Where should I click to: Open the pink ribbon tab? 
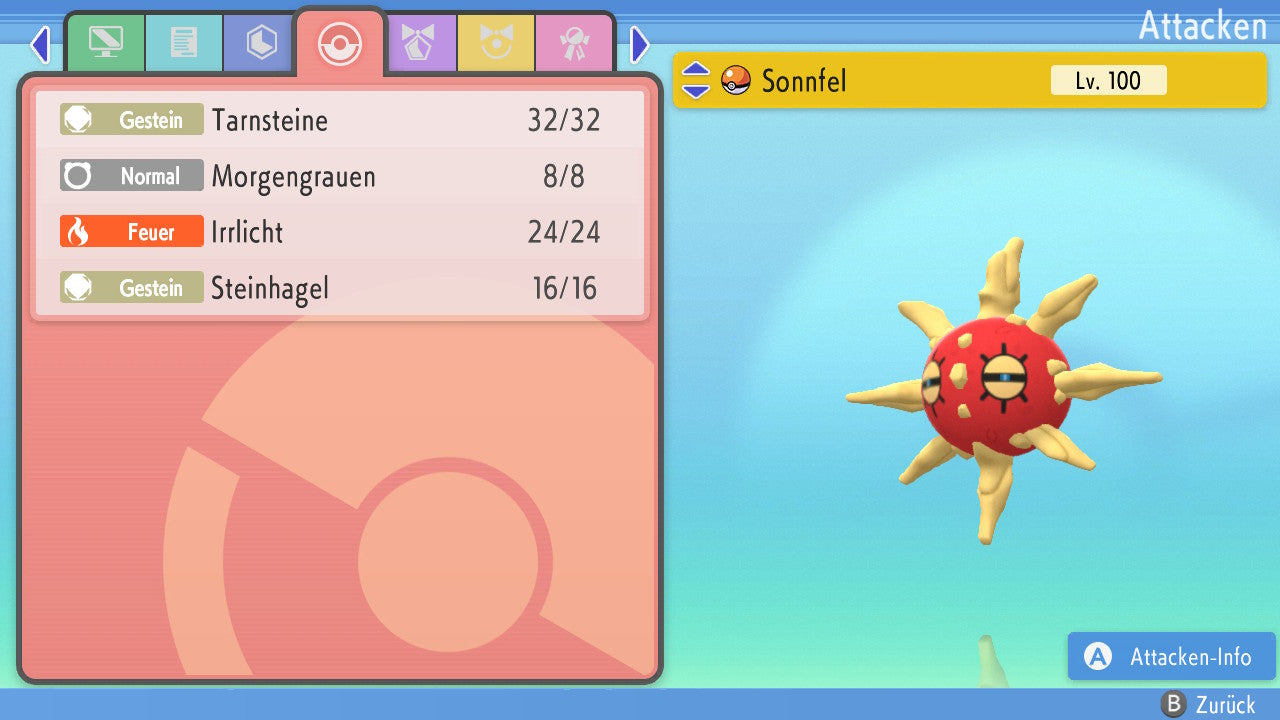[574, 43]
